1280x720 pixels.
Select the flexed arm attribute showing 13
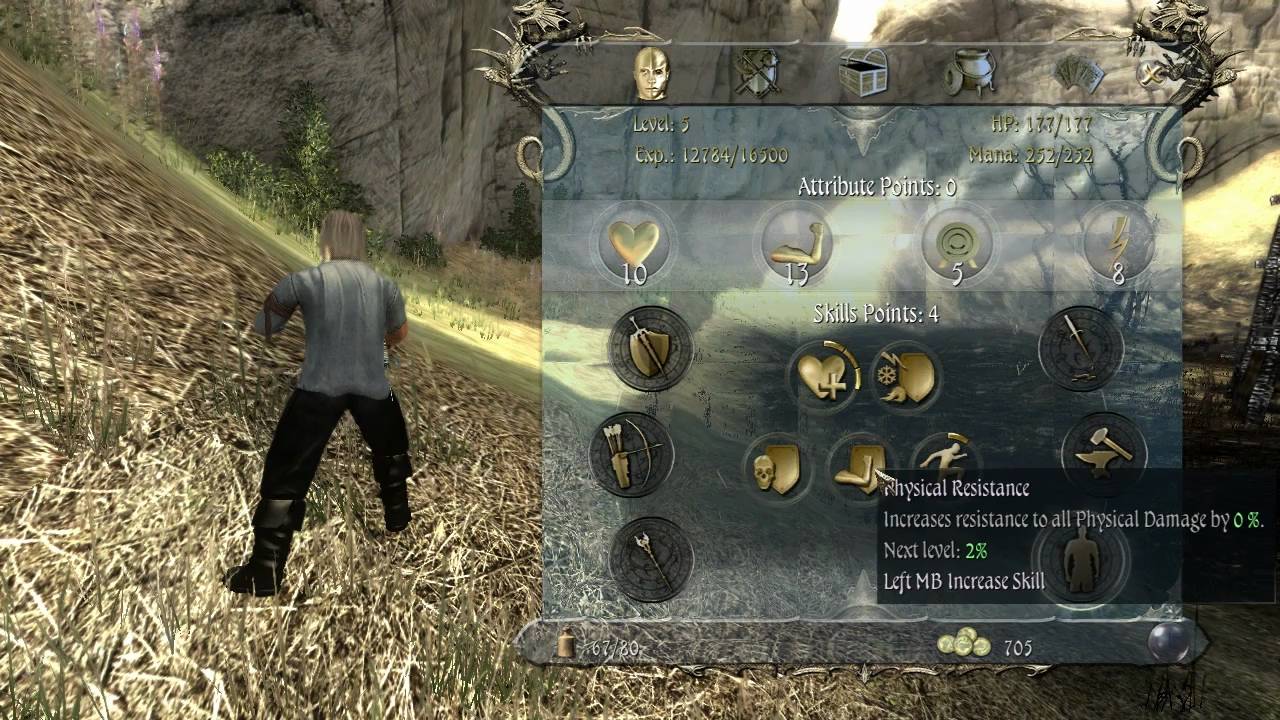(x=795, y=244)
